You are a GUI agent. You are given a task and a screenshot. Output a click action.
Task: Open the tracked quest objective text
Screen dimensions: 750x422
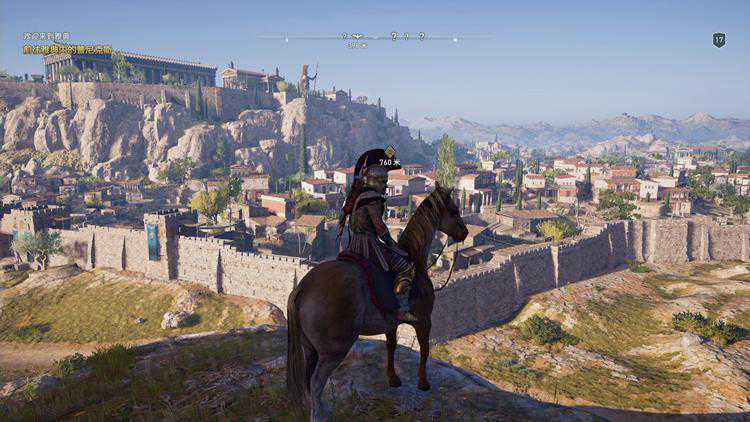[x=68, y=49]
